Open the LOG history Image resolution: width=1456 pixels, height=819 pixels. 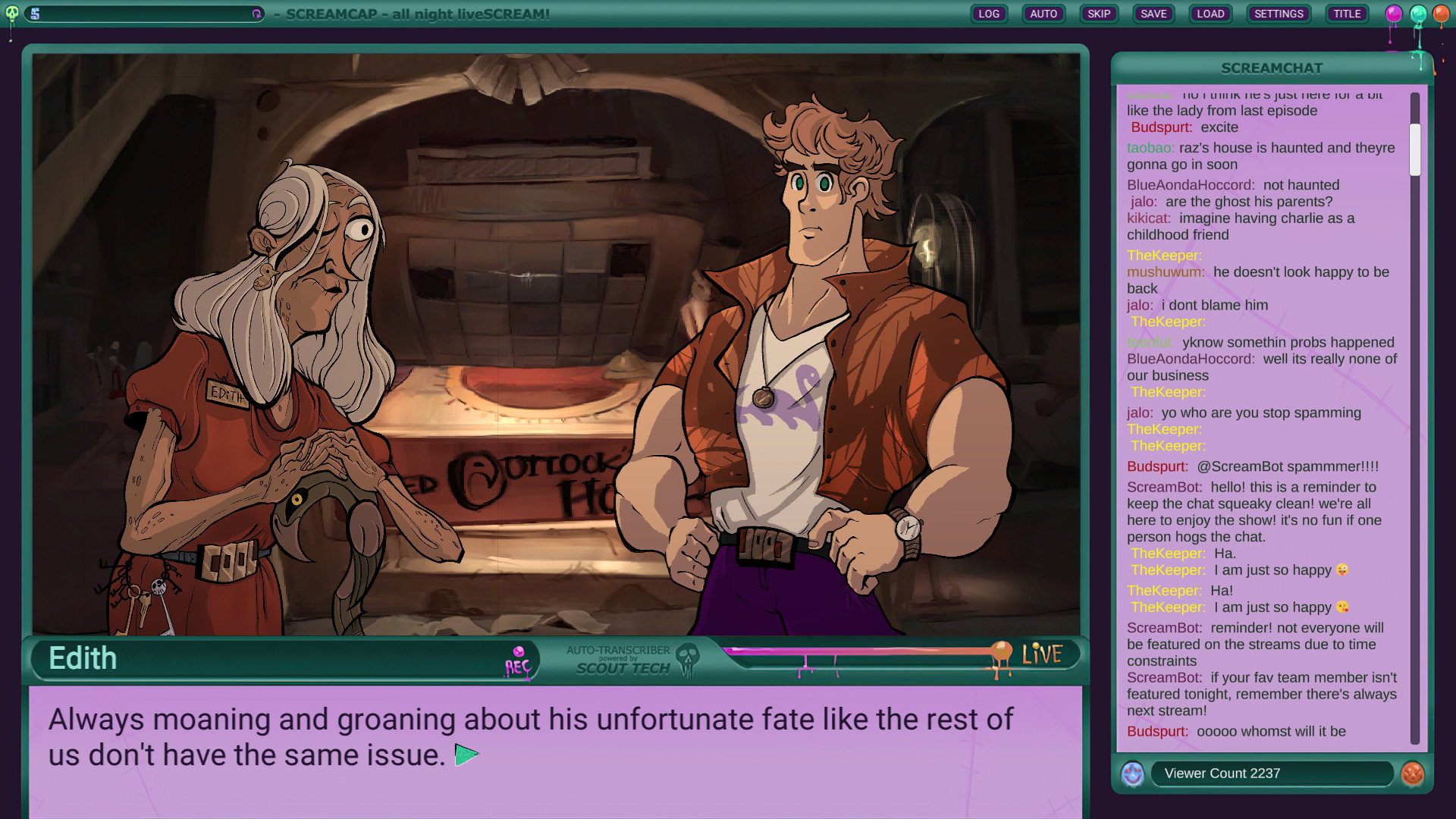[x=988, y=13]
